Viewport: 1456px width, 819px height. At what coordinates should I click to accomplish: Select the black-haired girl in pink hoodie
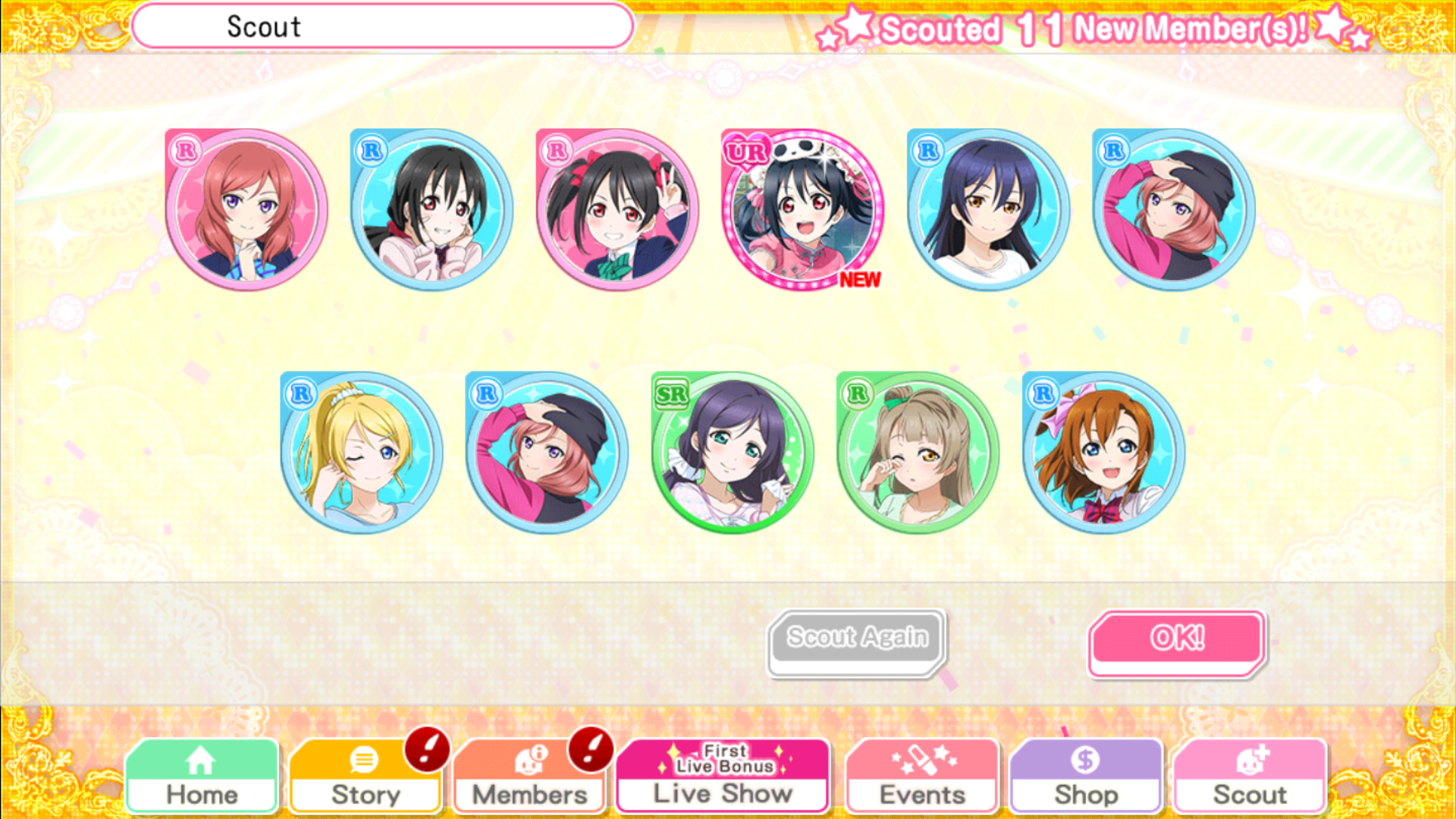click(x=431, y=209)
